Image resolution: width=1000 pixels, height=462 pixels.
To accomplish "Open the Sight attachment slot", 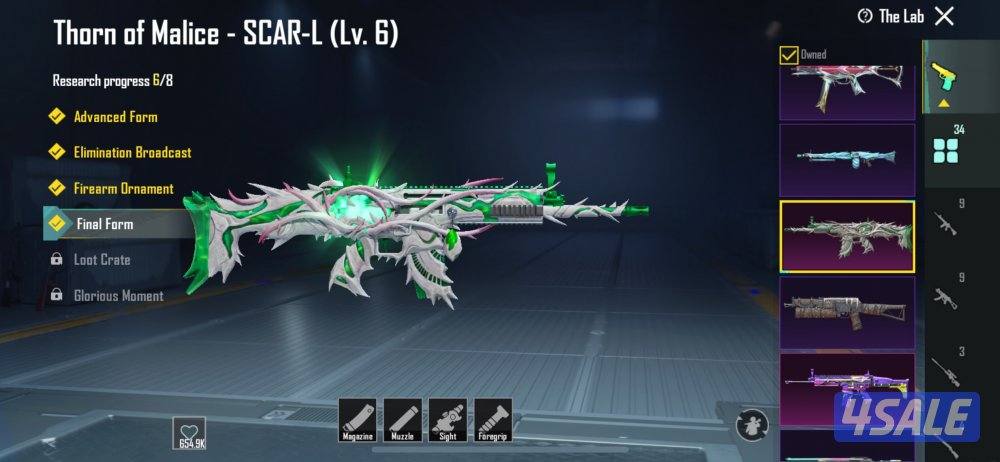I will tap(447, 417).
